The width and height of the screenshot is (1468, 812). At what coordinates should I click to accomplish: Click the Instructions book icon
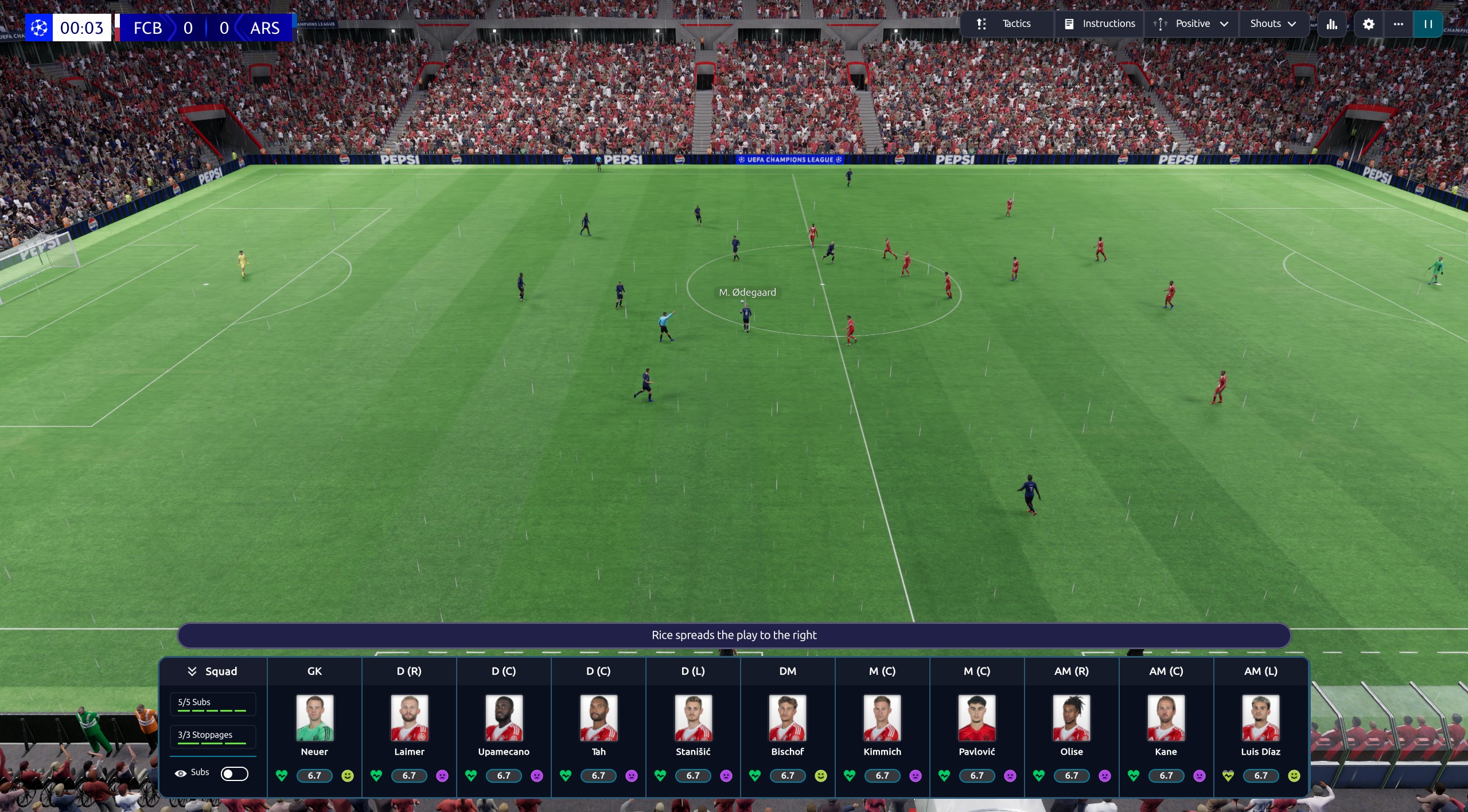(x=1069, y=24)
